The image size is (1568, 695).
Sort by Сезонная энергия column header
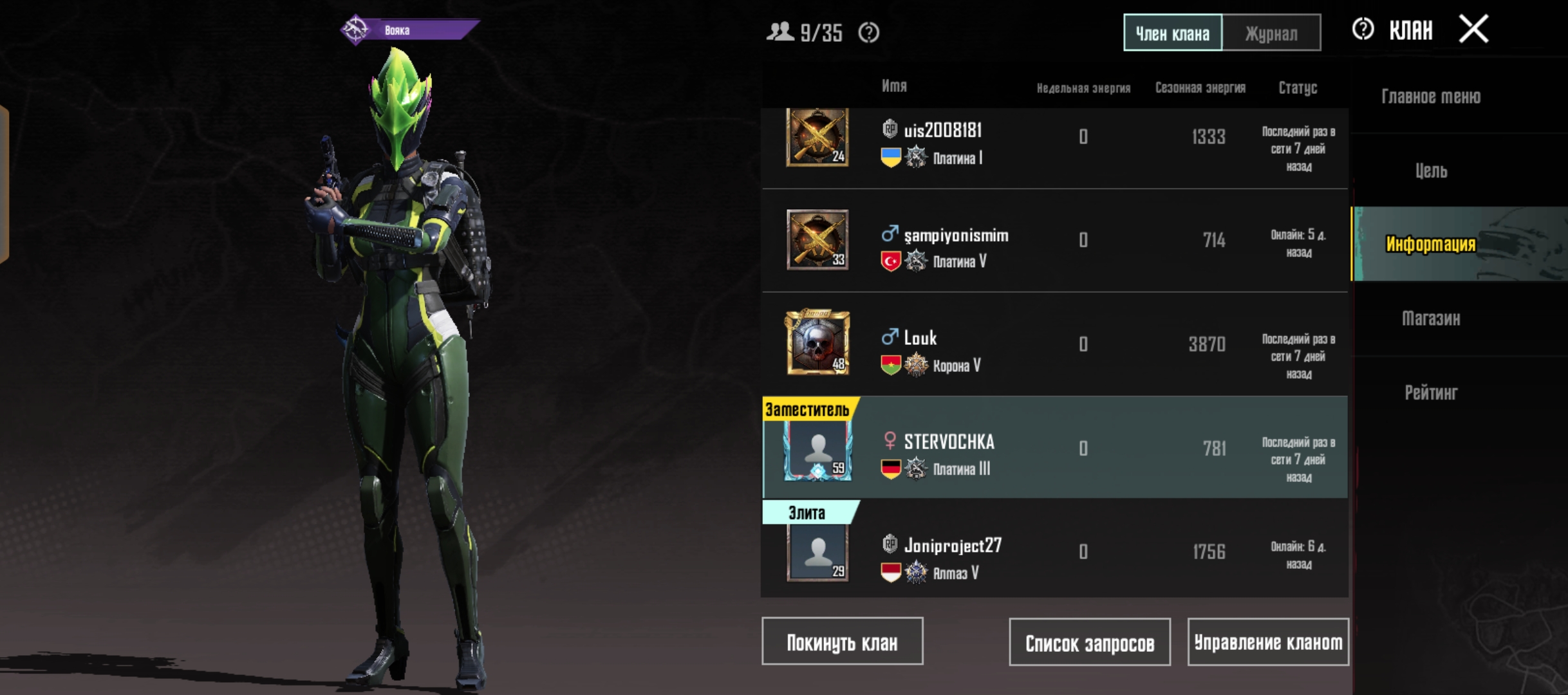pyautogui.click(x=1200, y=88)
